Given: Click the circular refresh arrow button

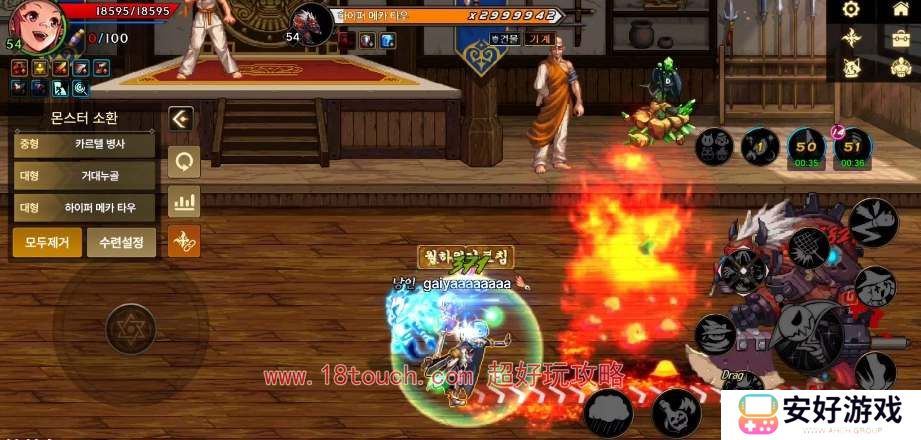Looking at the screenshot, I should 183,160.
